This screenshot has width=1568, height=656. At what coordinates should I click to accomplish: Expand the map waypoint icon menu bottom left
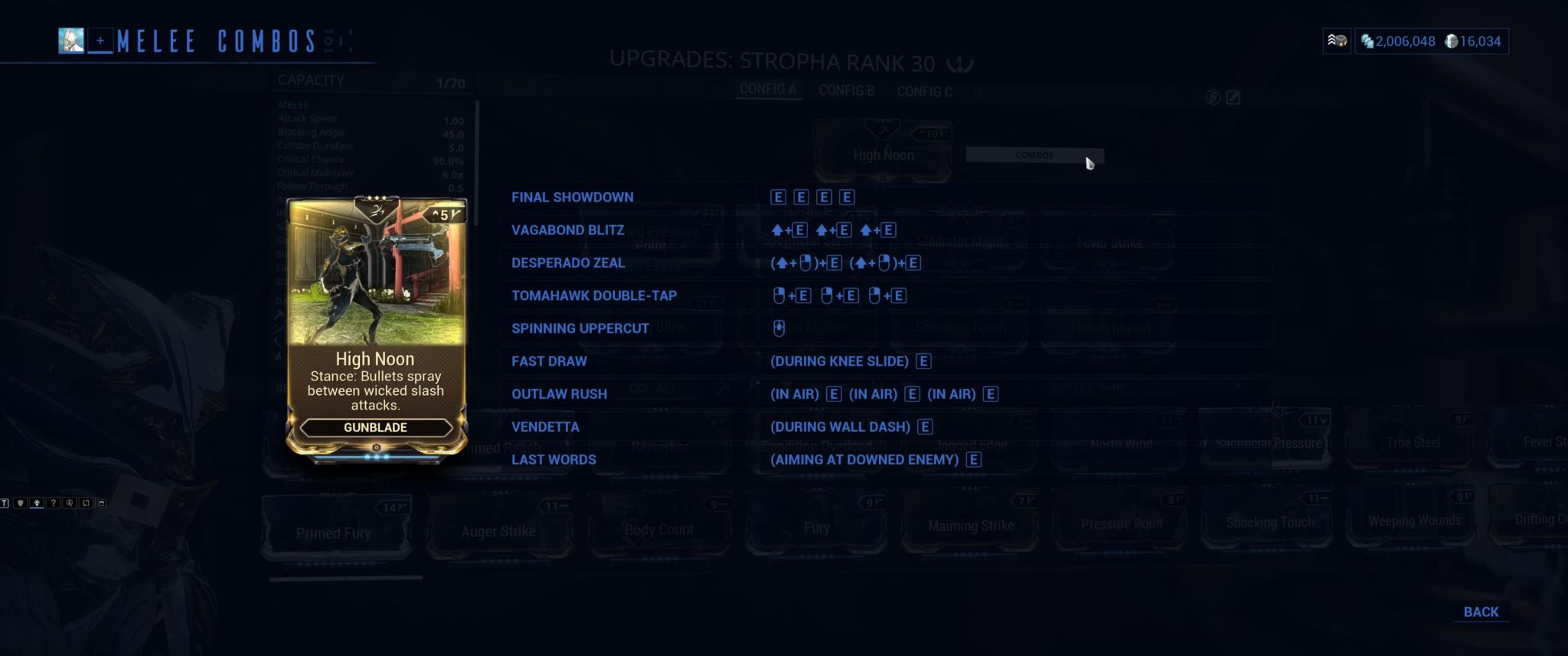click(37, 504)
